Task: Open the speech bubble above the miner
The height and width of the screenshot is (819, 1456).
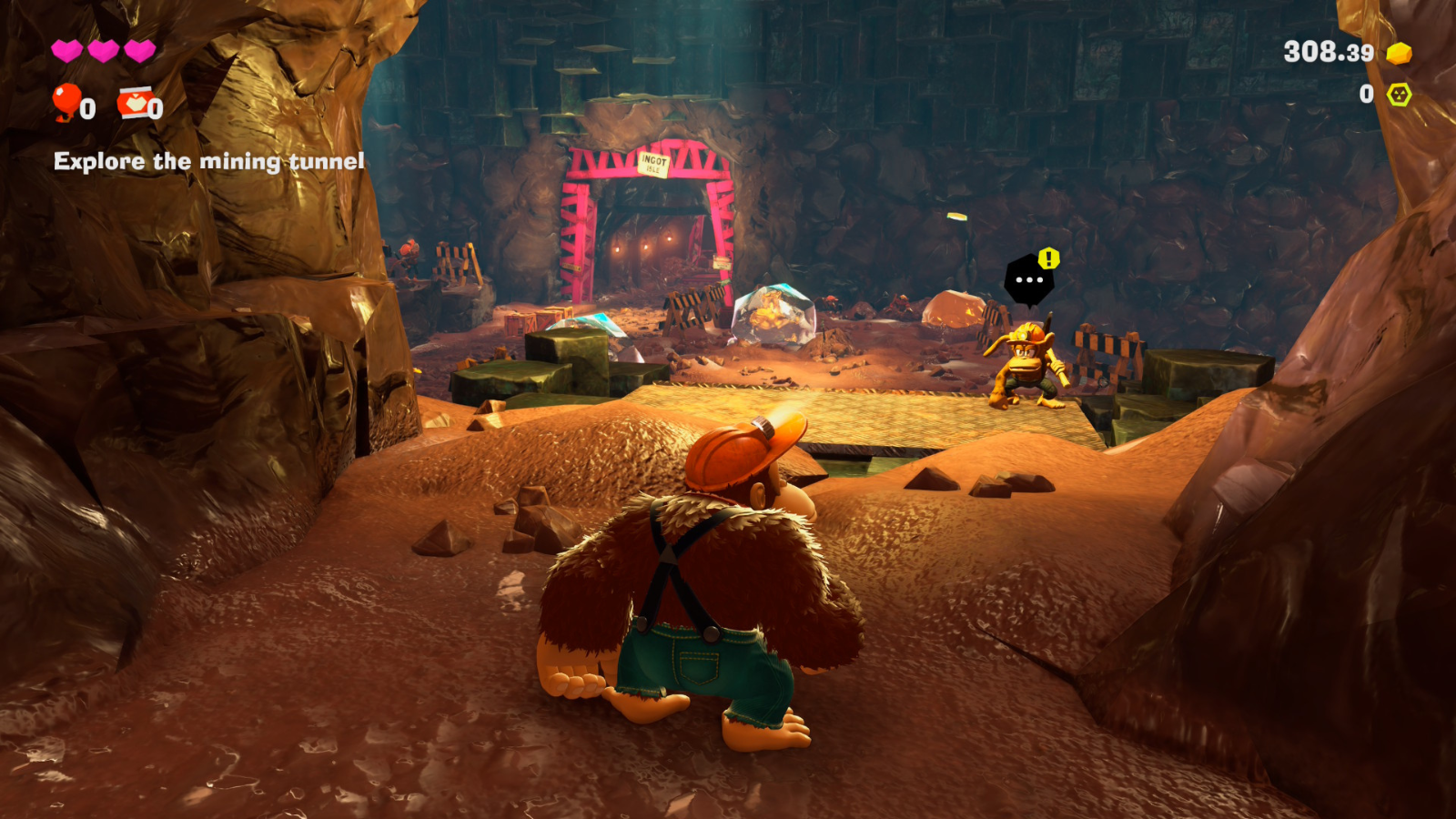Action: coord(1029,279)
